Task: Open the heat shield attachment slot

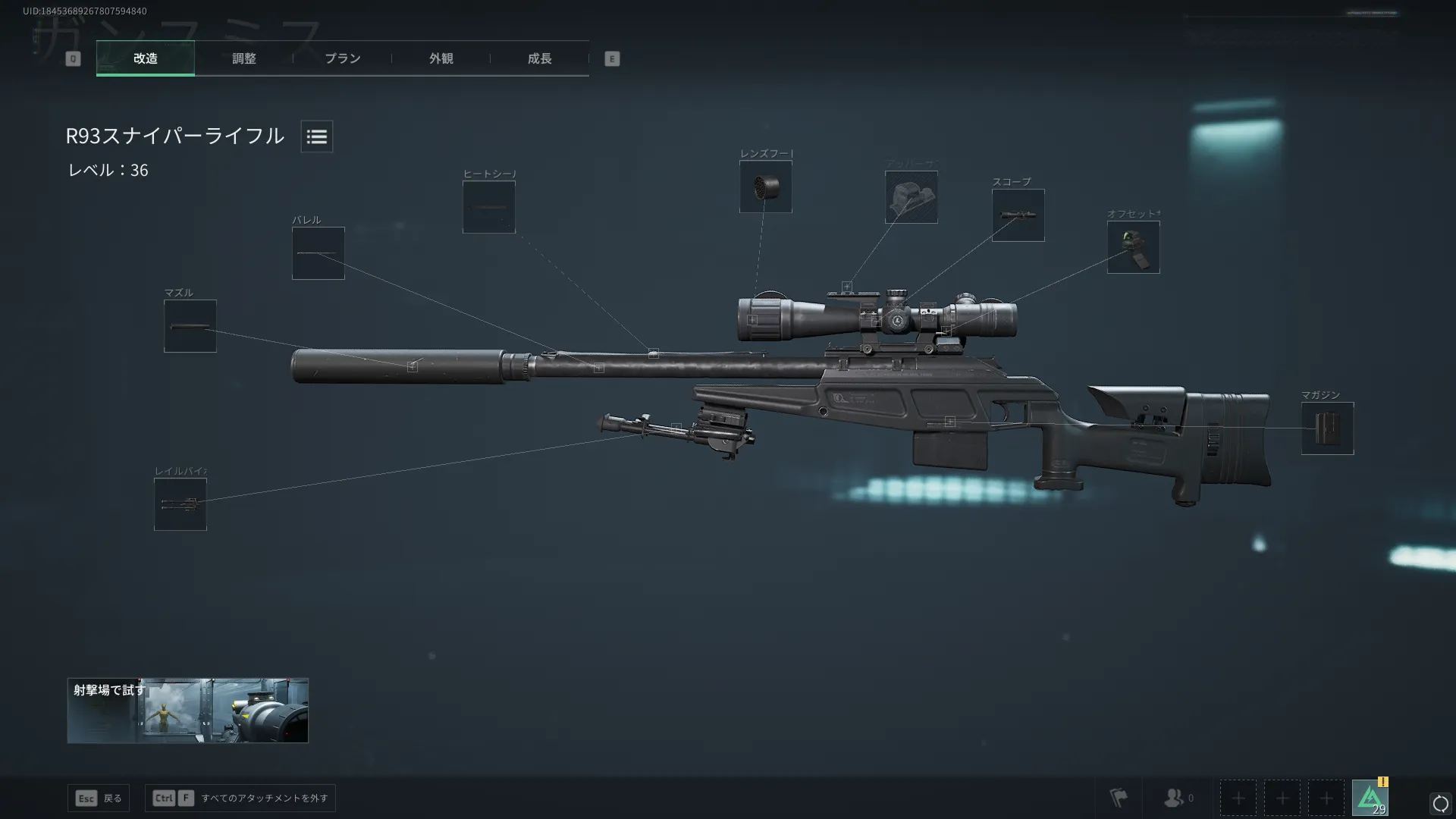Action: coord(488,207)
